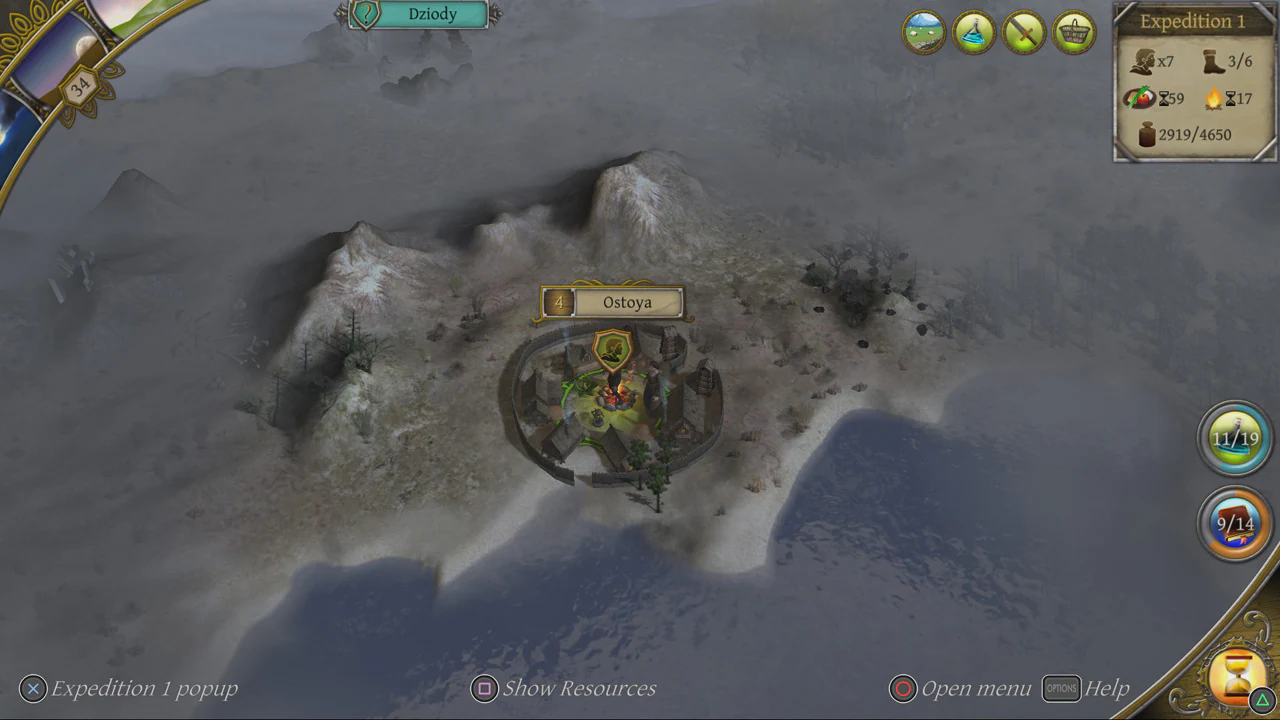The height and width of the screenshot is (720, 1280).
Task: Open Help via the OPTIONS prompt
Action: pyautogui.click(x=1061, y=688)
